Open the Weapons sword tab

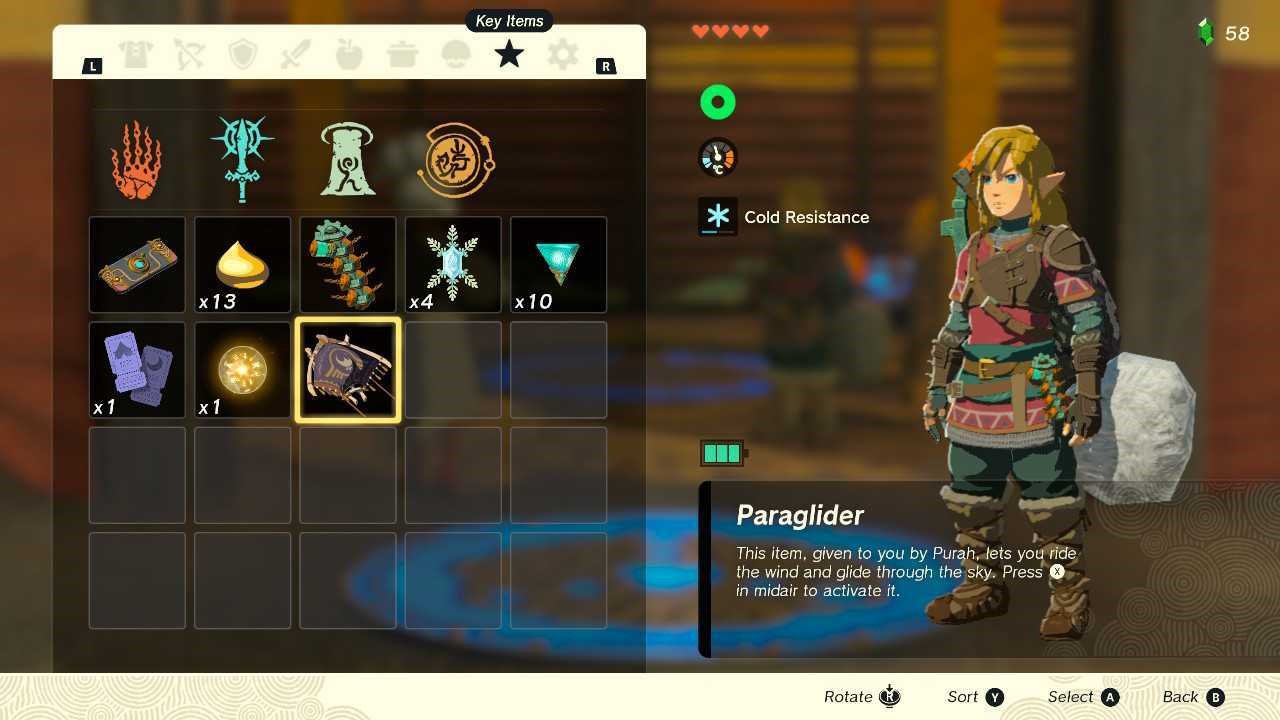[x=296, y=54]
